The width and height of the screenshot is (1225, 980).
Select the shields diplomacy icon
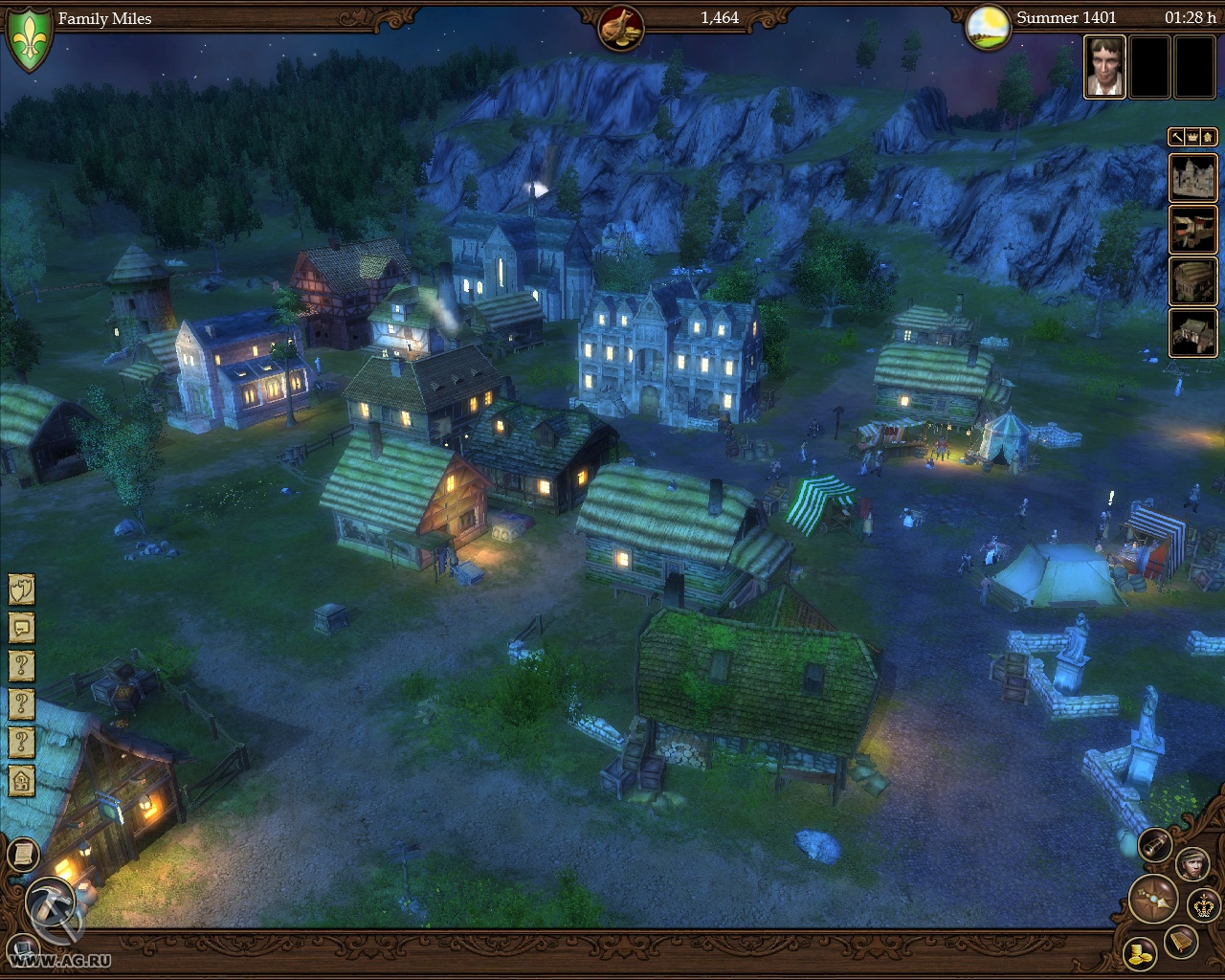coord(19,590)
